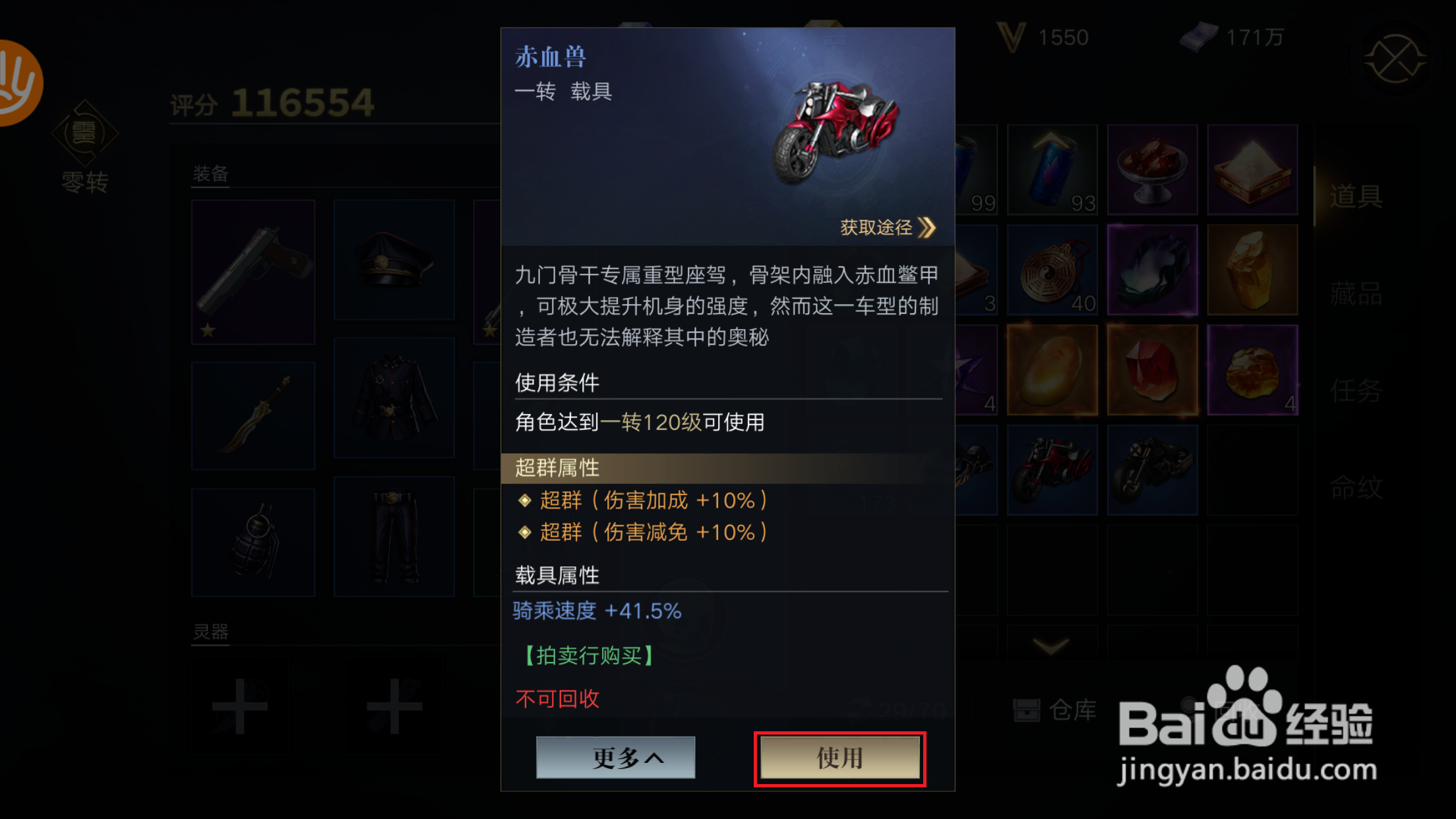Open the 更多 options panel
Screen dimensions: 1456x819
[x=615, y=757]
